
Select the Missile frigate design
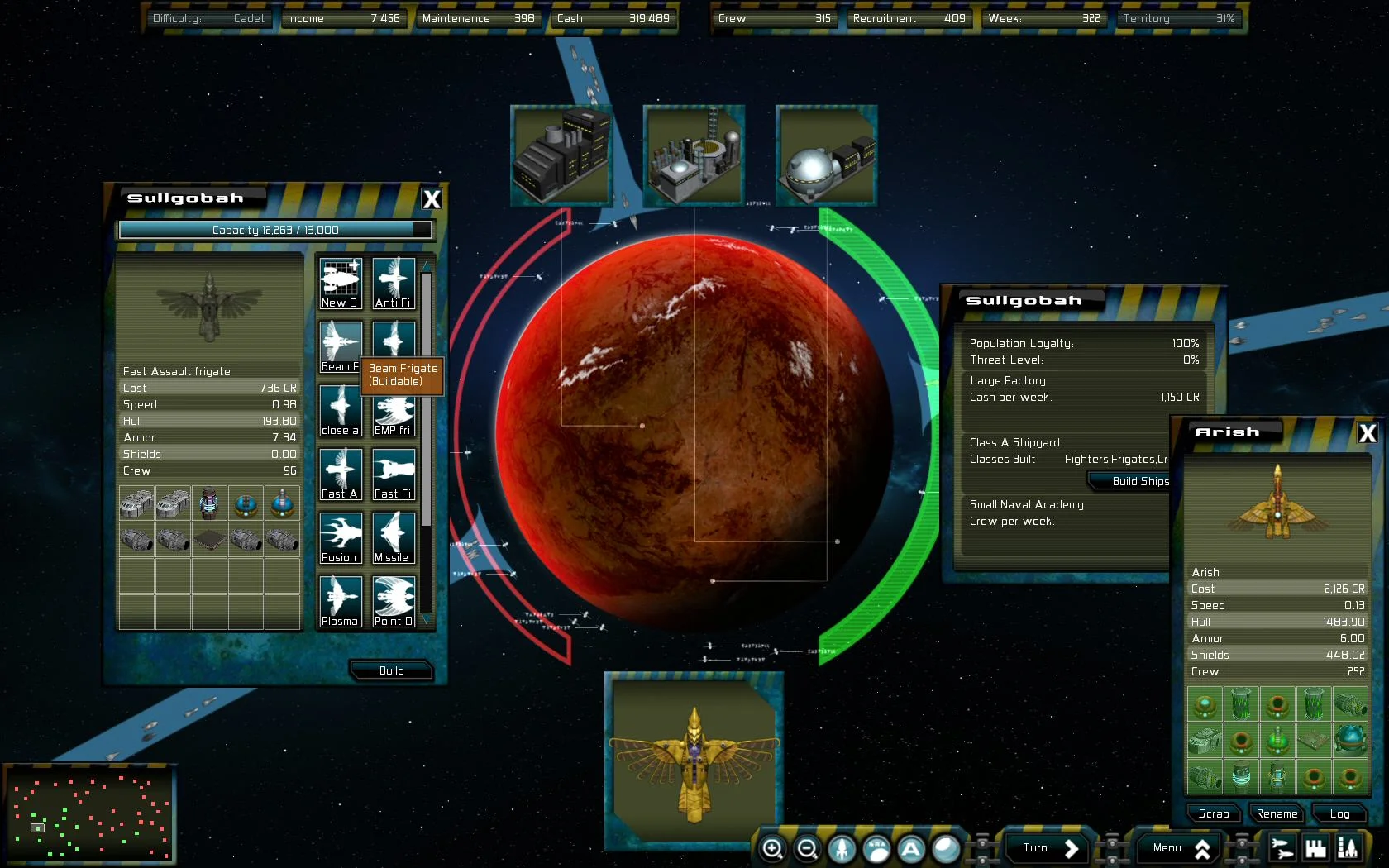point(394,537)
